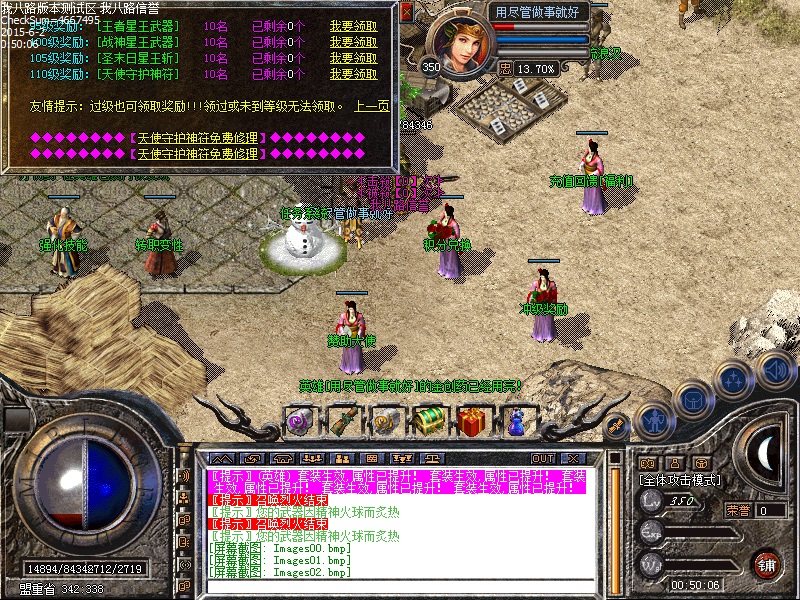Use the blue potion bottle in belt
This screenshot has height=600, width=800.
coord(517,419)
